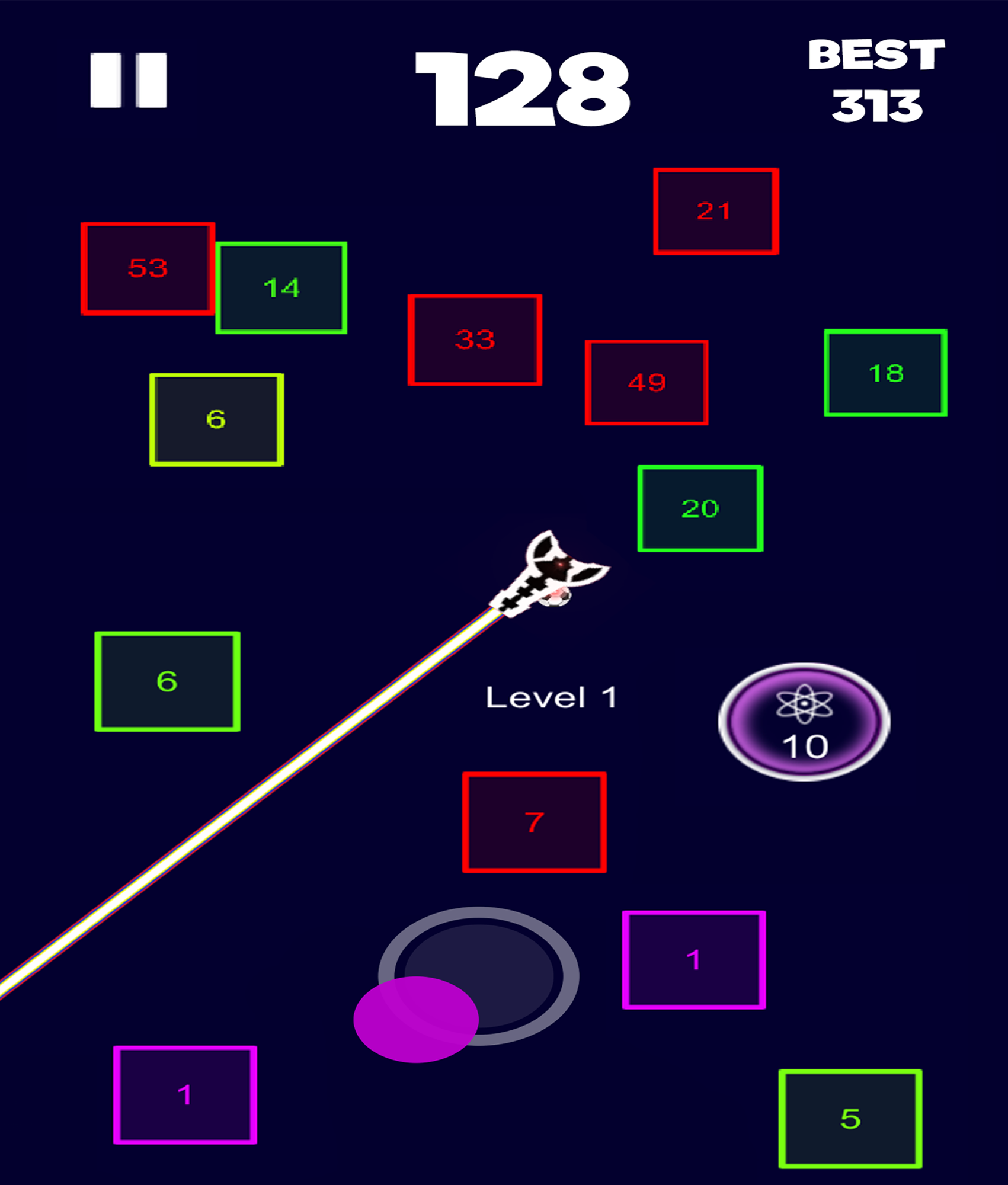Select the red brick numbered 7
1008x1185 pixels.
coord(535,821)
